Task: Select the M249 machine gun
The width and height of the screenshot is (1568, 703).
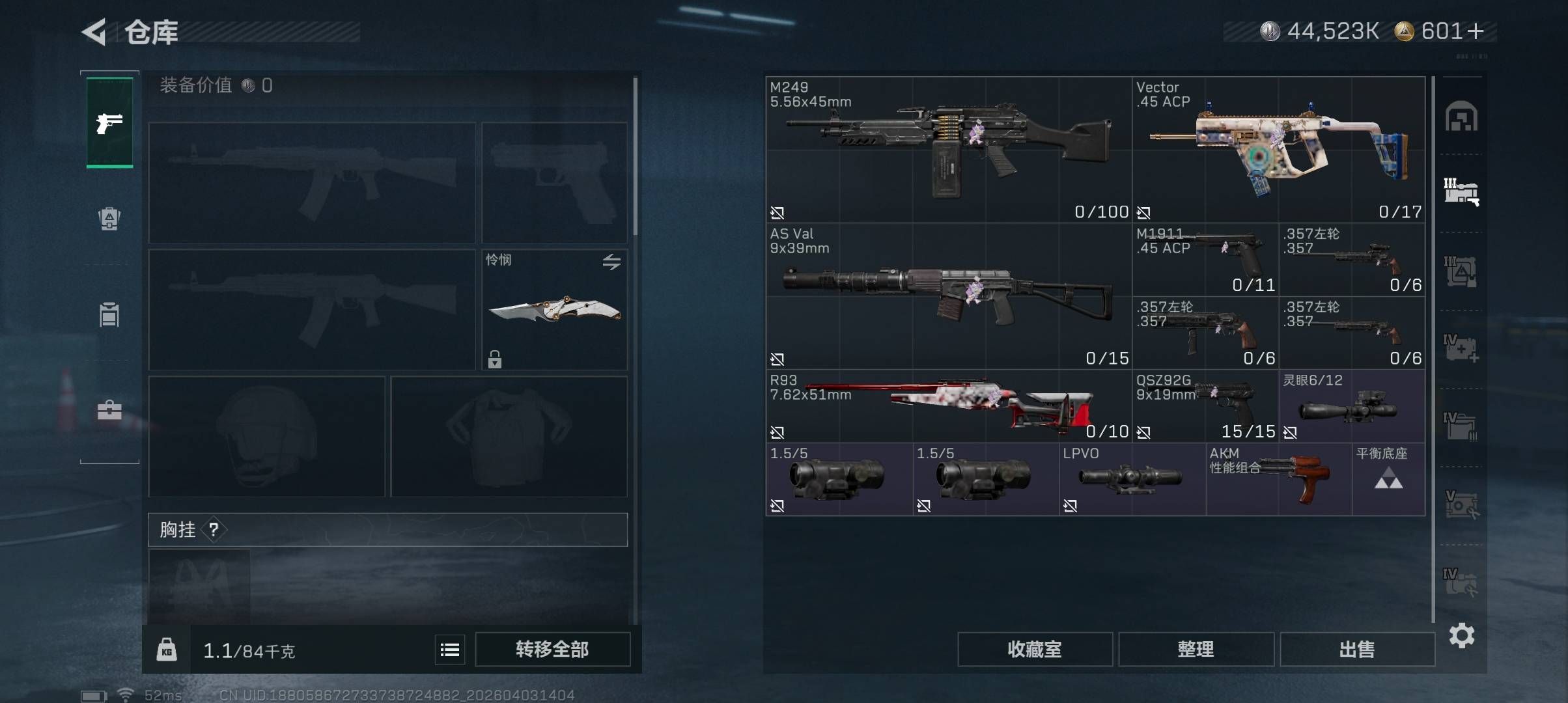Action: [x=948, y=150]
